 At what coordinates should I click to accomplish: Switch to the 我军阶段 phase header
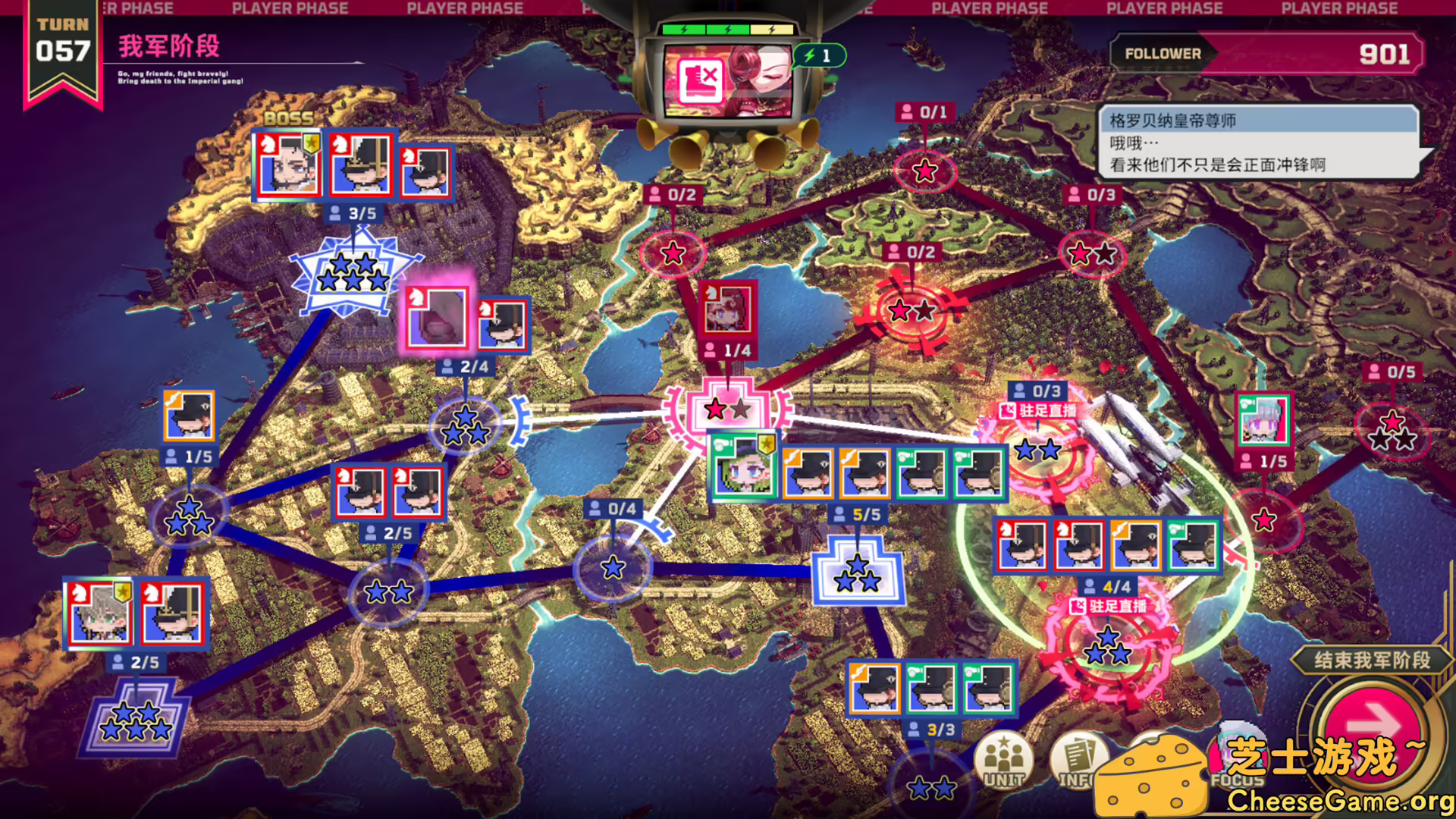168,45
